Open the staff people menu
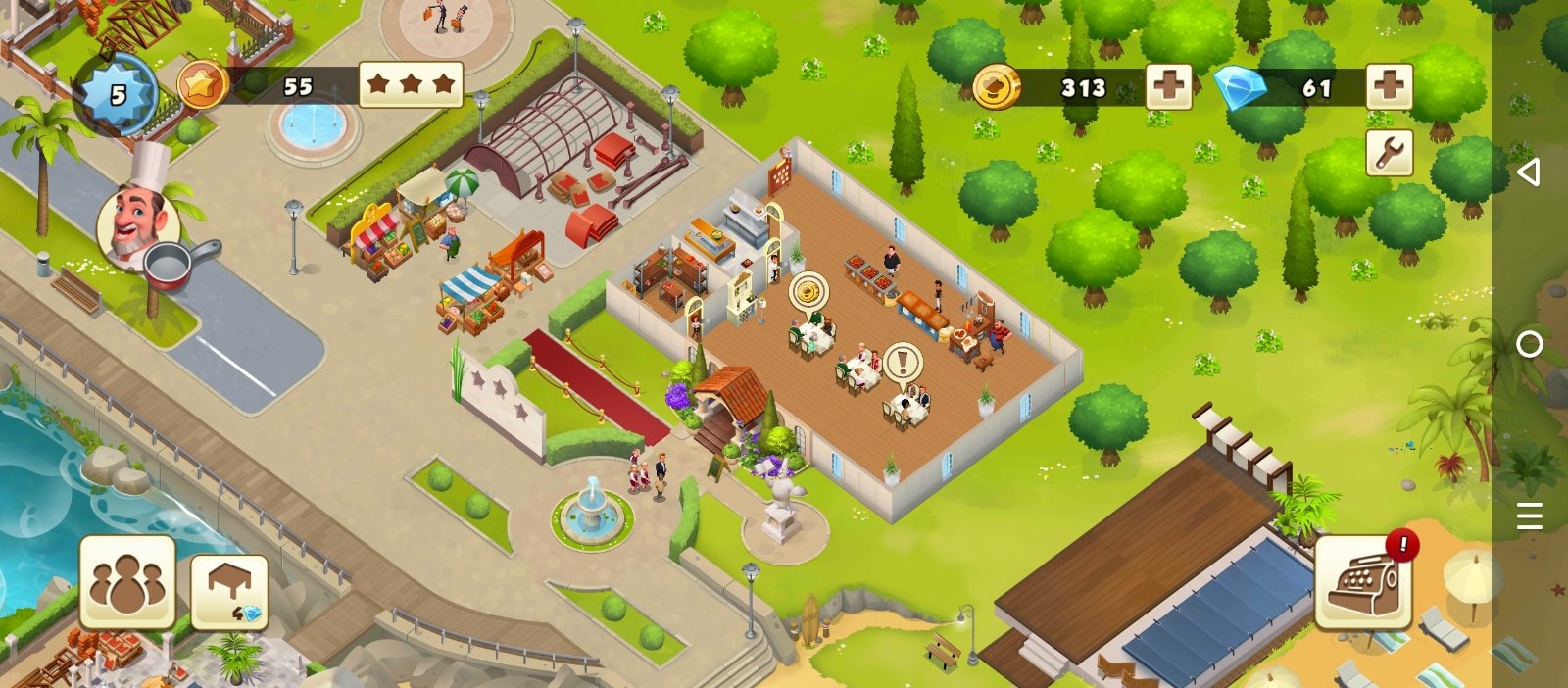 point(127,582)
